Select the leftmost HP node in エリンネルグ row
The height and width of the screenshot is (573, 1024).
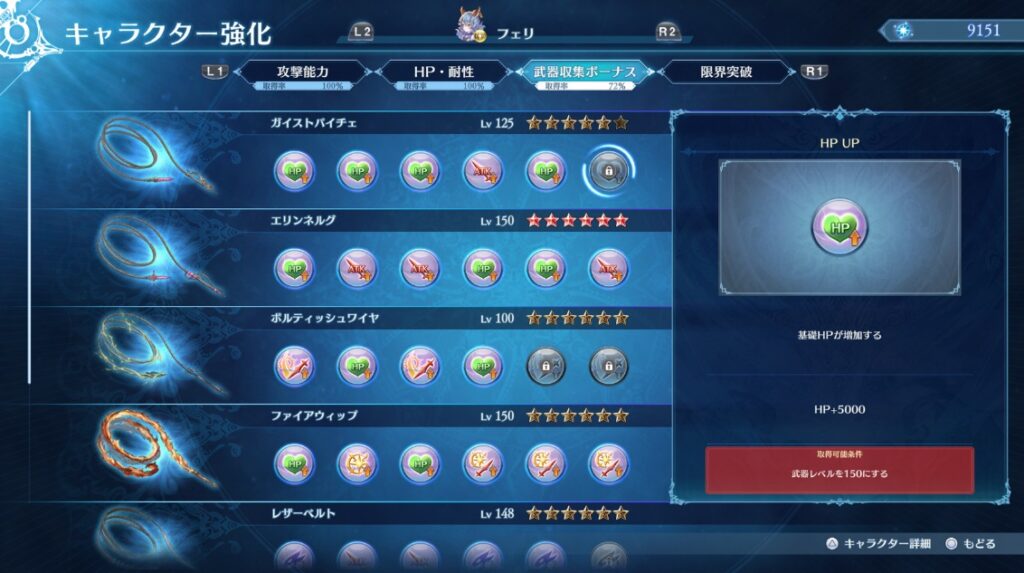(295, 269)
